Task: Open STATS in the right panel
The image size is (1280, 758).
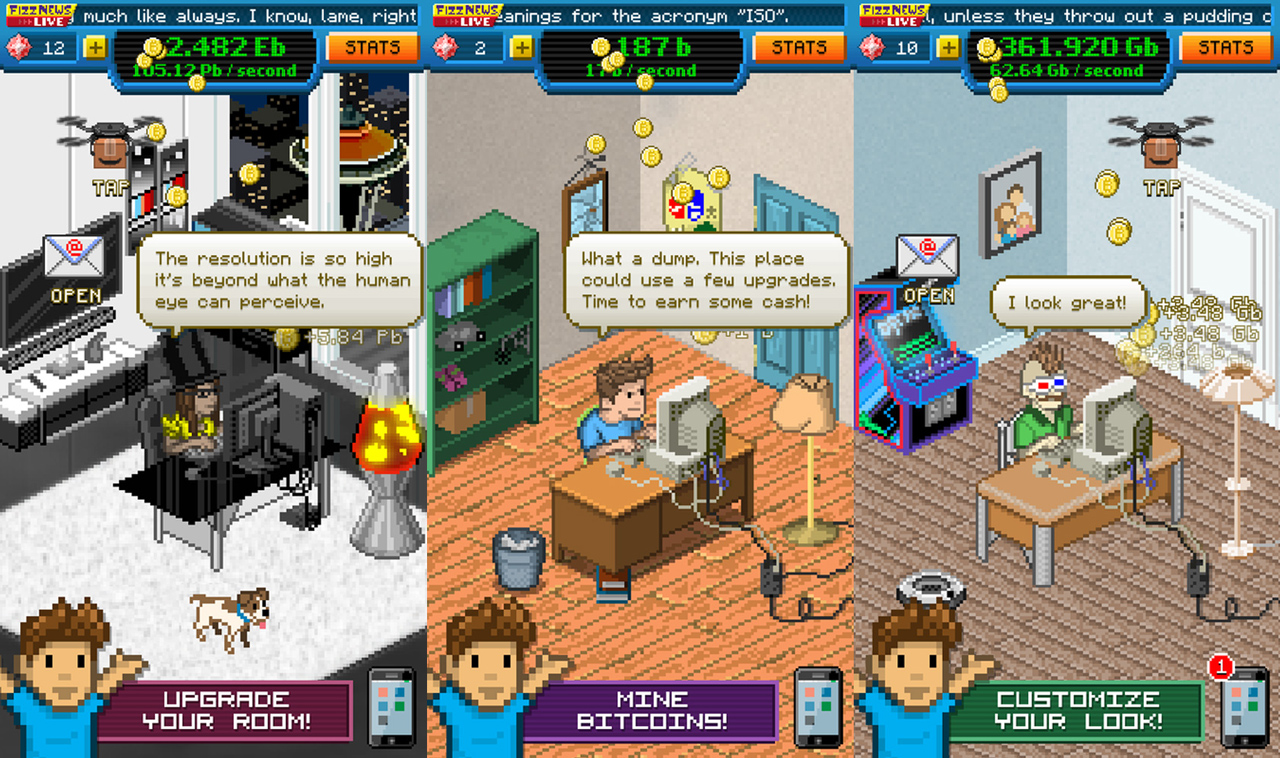Action: click(x=1225, y=46)
